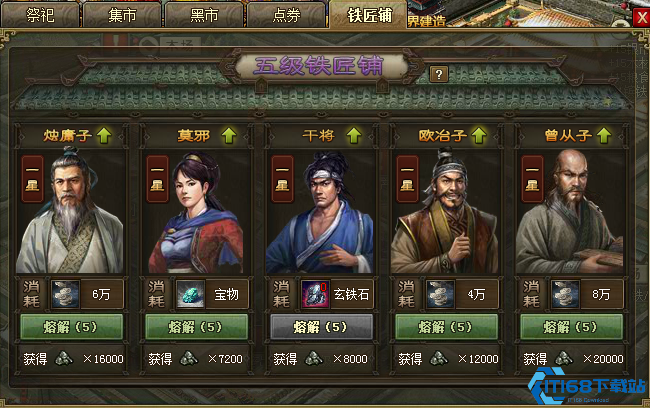
Task: Click 熔解 under 欧冶子
Action: coord(446,326)
